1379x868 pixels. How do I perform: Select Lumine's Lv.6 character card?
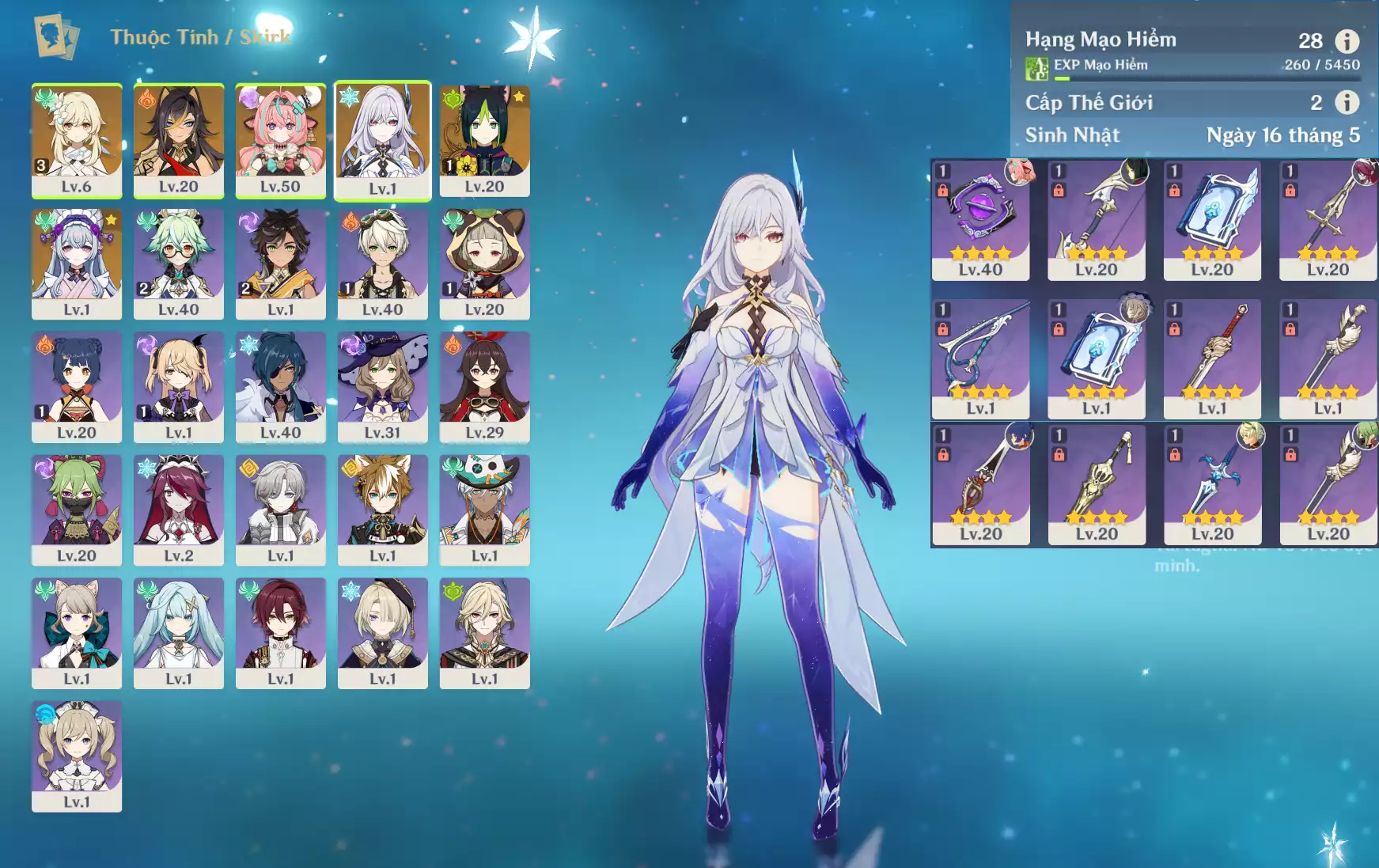(x=77, y=140)
